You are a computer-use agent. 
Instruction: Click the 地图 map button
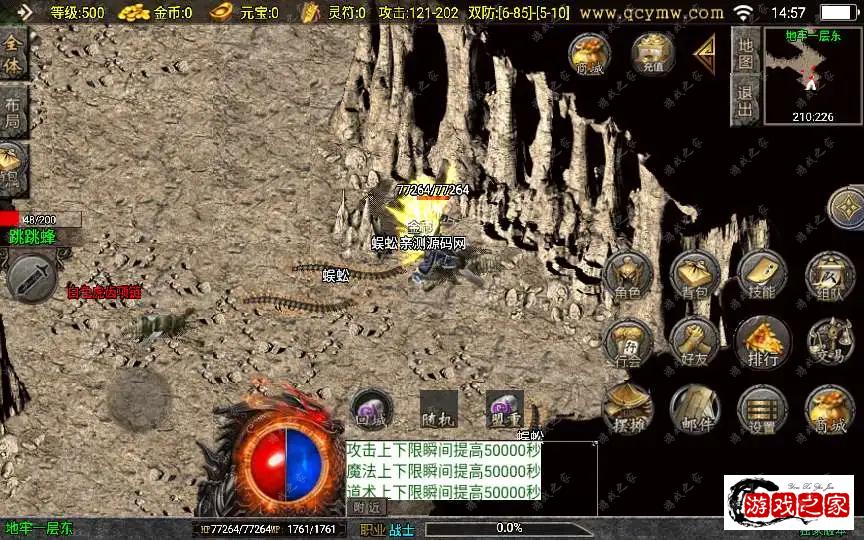pyautogui.click(x=744, y=50)
